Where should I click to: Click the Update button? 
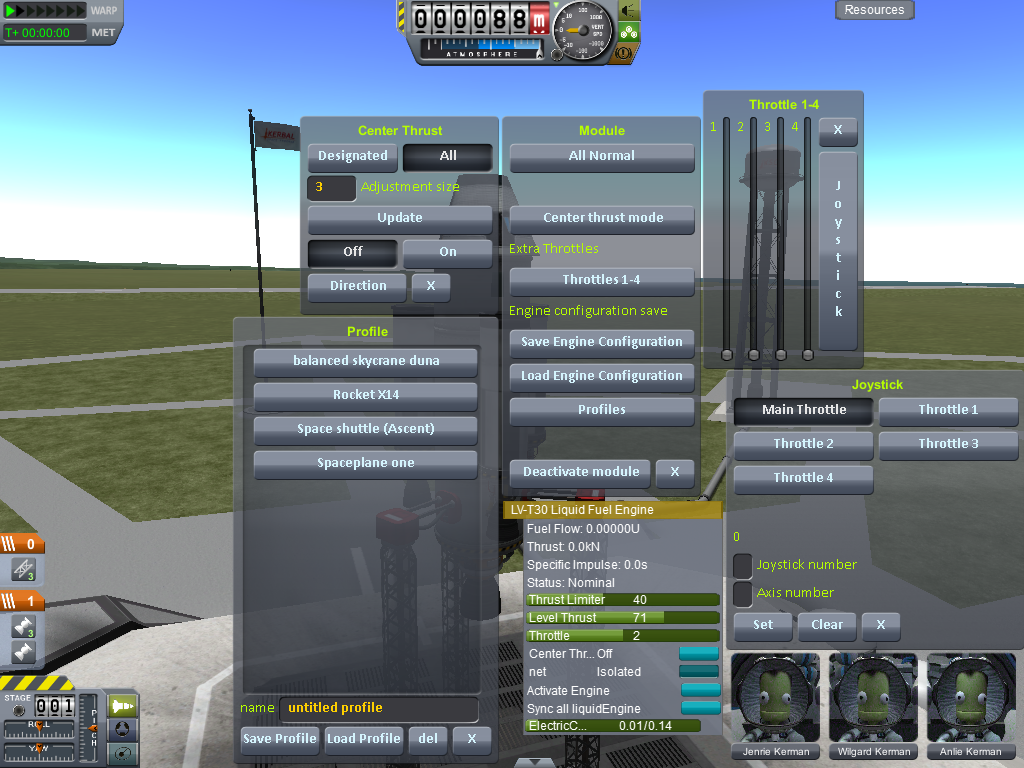tap(399, 218)
